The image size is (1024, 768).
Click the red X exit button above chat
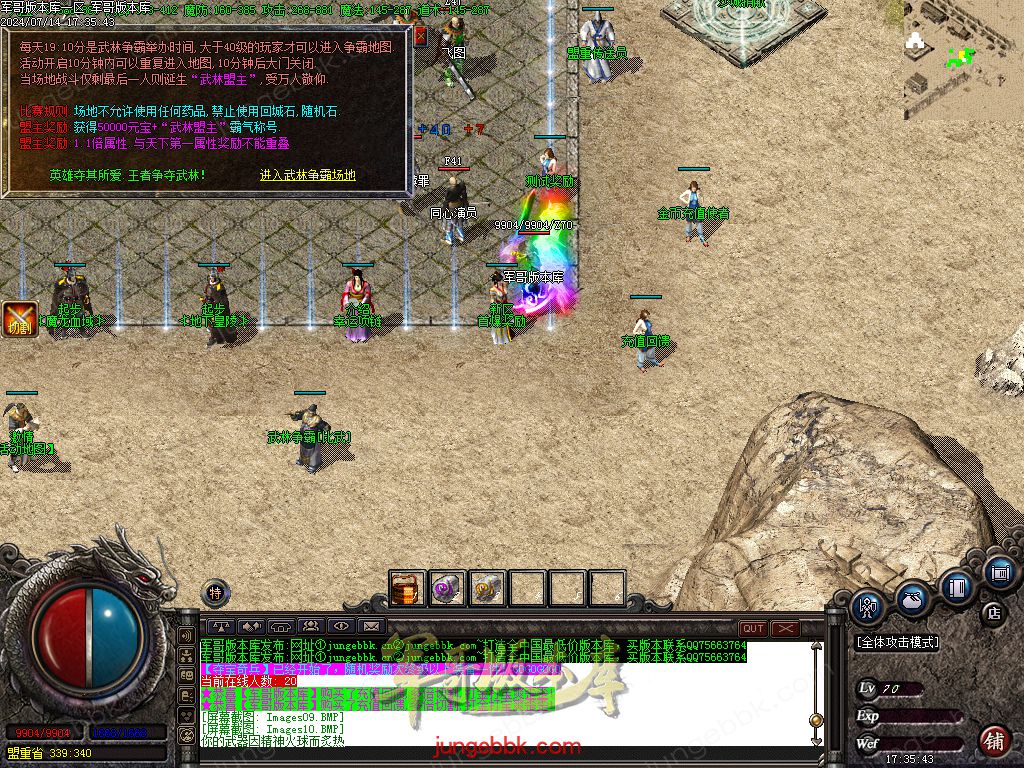(786, 628)
